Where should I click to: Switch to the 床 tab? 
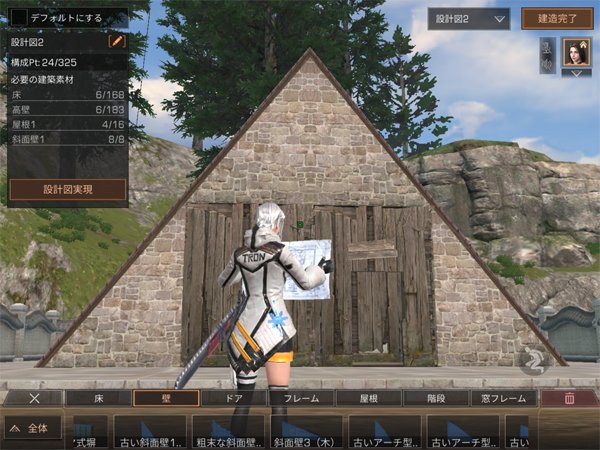pyautogui.click(x=98, y=398)
